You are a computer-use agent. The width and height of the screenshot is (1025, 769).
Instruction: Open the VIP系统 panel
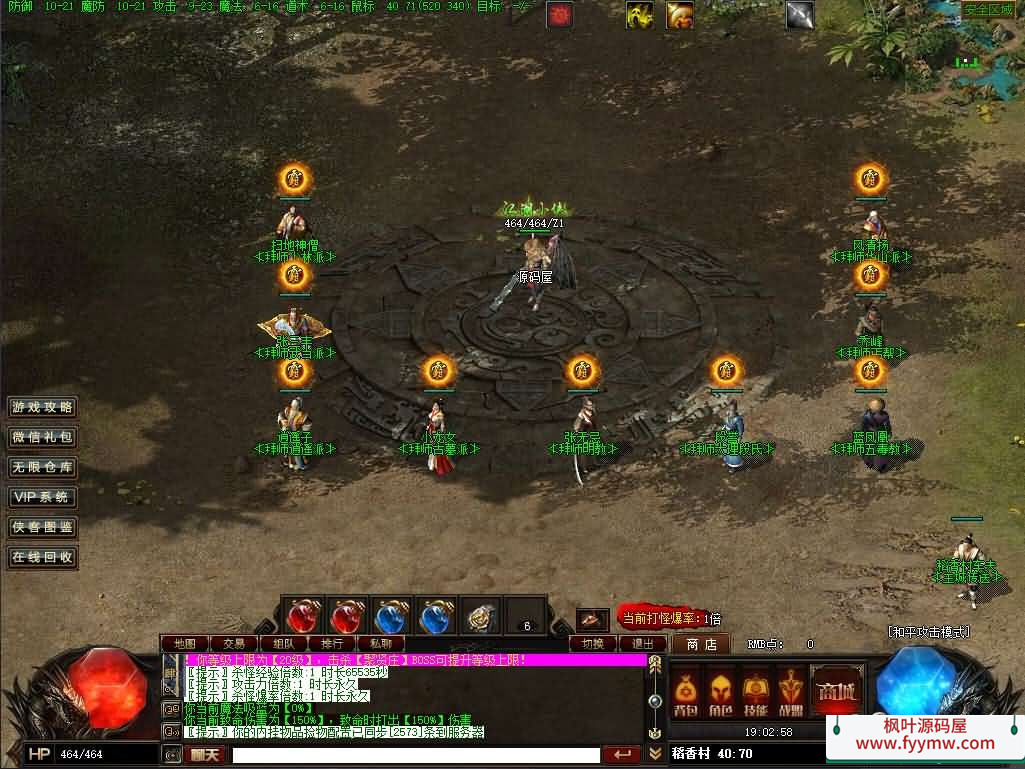[42, 497]
